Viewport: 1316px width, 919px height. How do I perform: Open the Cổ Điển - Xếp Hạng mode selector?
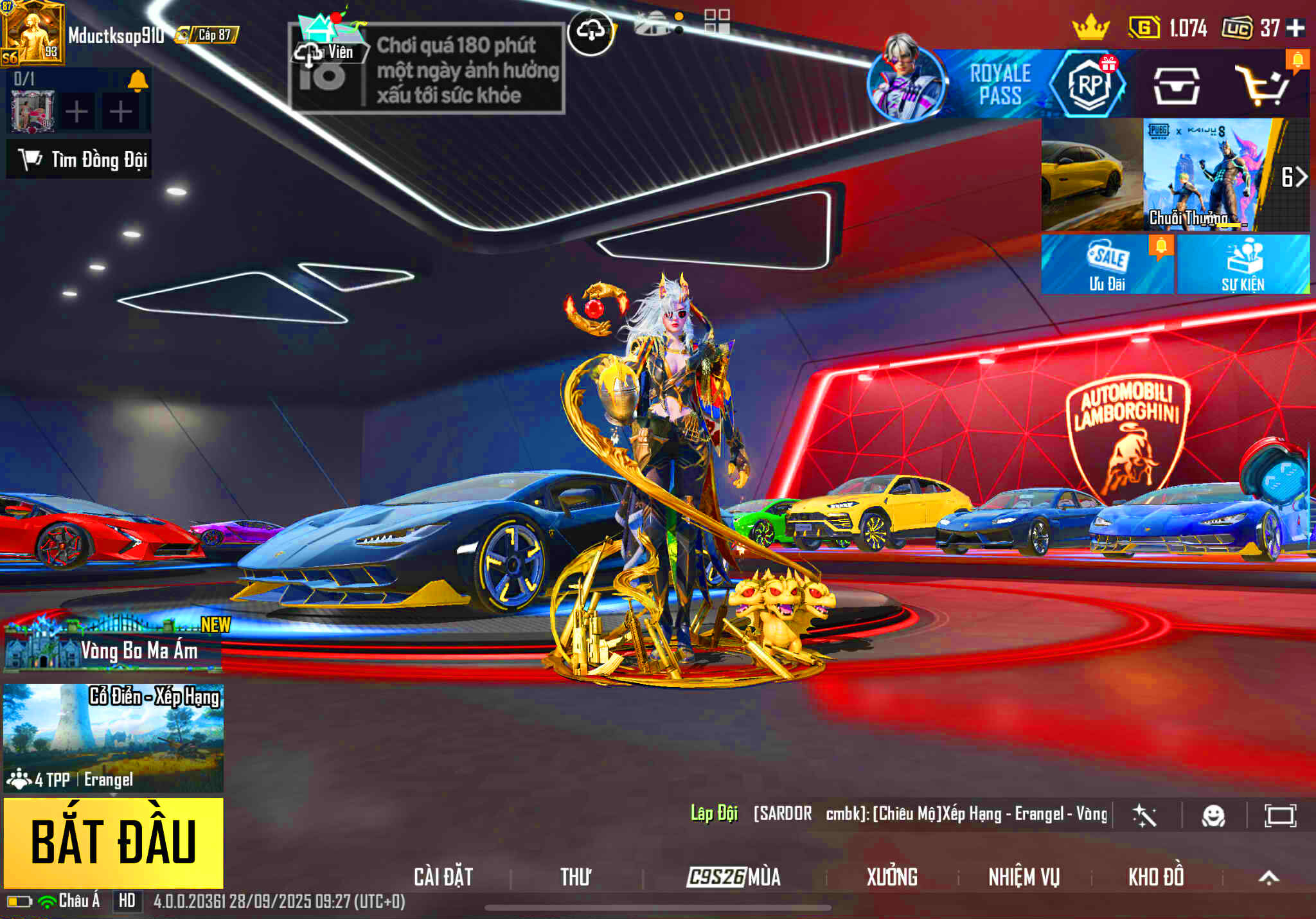tap(114, 737)
